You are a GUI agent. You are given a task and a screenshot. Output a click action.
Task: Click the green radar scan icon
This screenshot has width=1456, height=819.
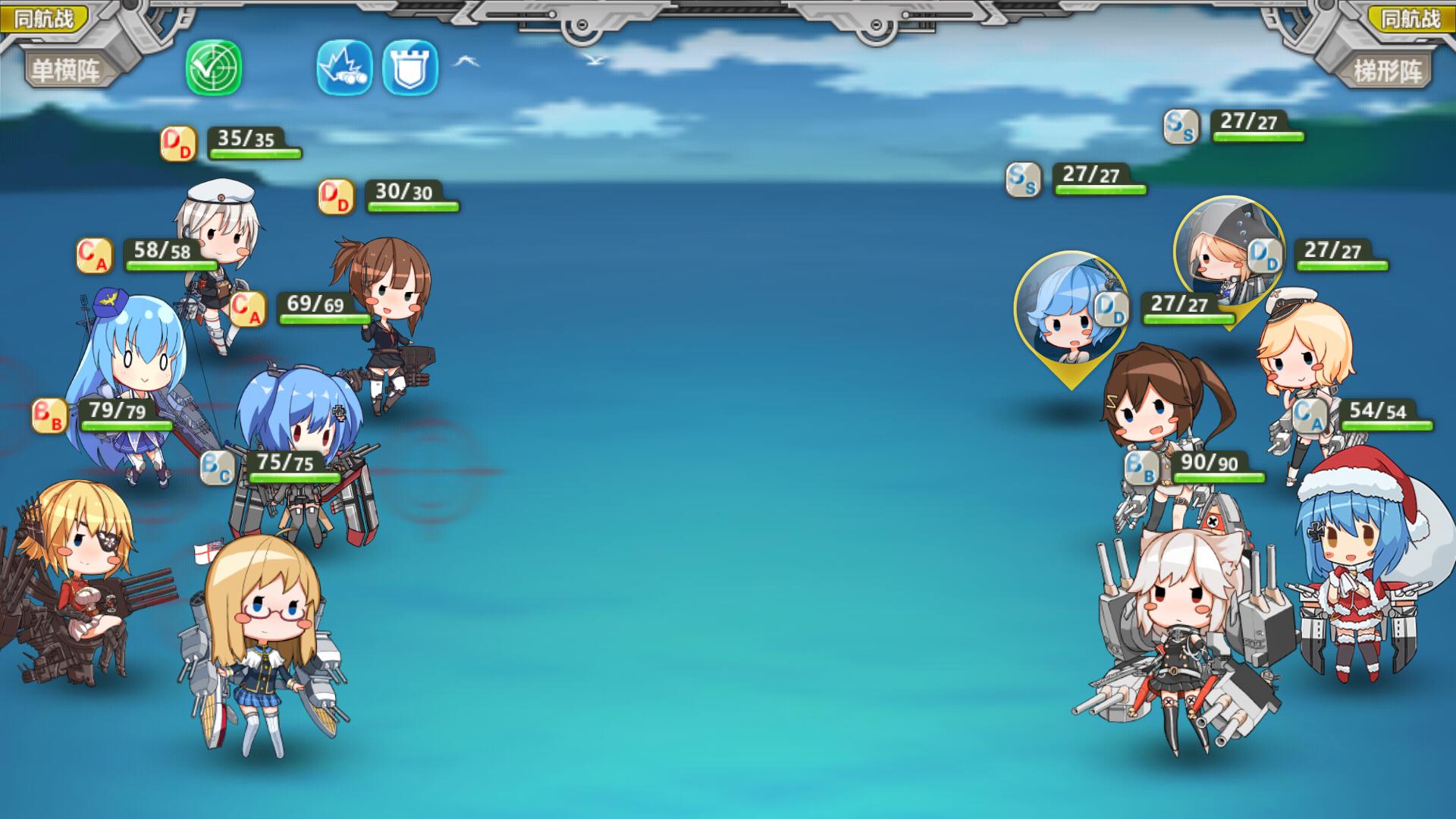click(214, 68)
